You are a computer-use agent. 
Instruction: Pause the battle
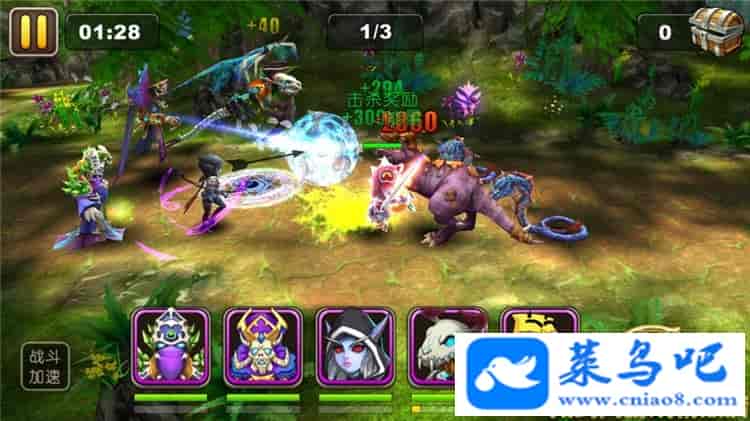[33, 32]
